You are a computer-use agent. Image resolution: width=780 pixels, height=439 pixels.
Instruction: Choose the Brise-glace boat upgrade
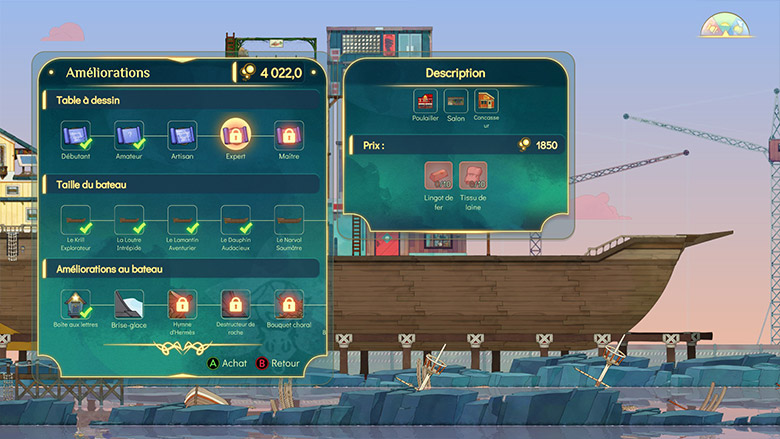(x=130, y=303)
